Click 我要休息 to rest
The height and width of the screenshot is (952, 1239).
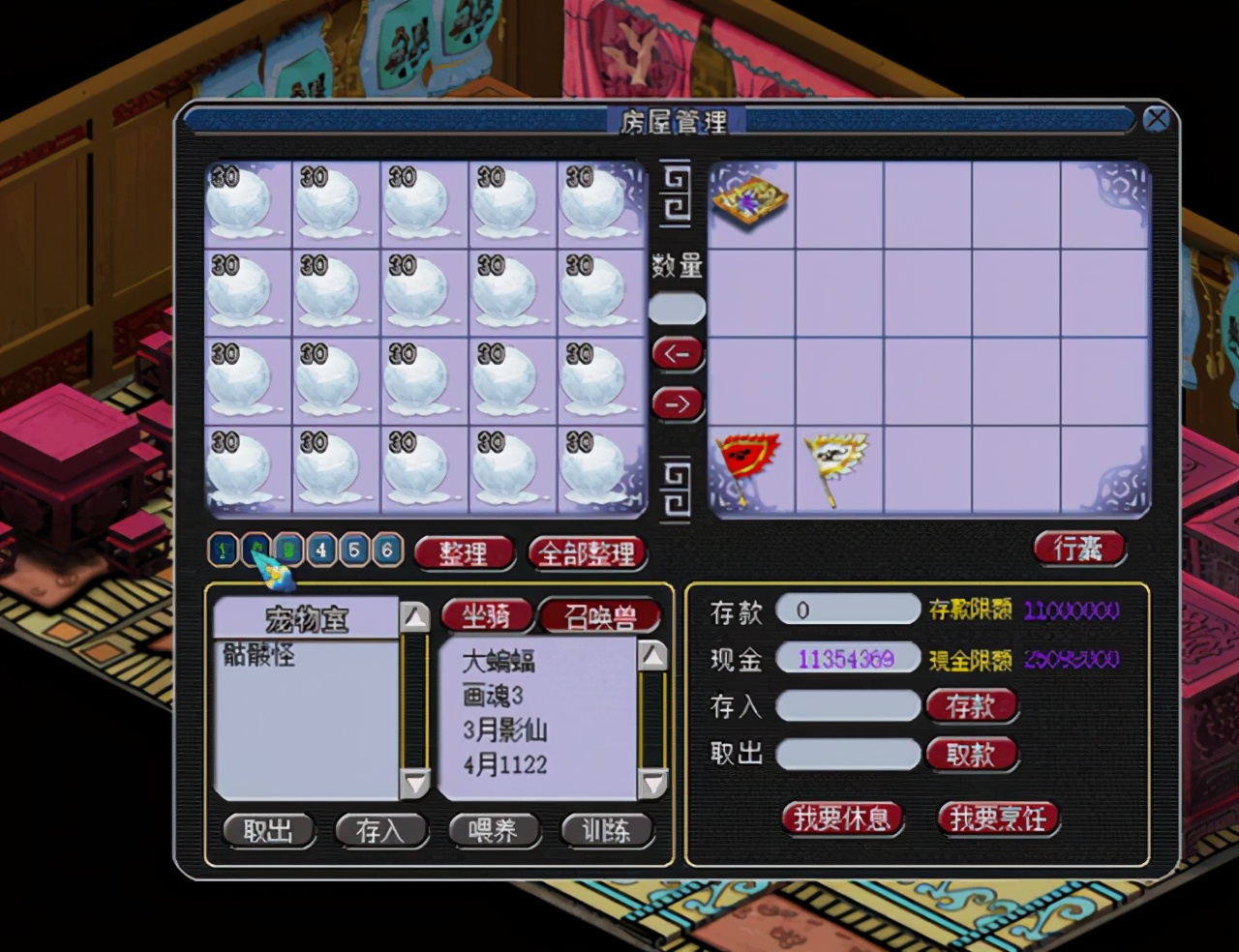tap(841, 818)
